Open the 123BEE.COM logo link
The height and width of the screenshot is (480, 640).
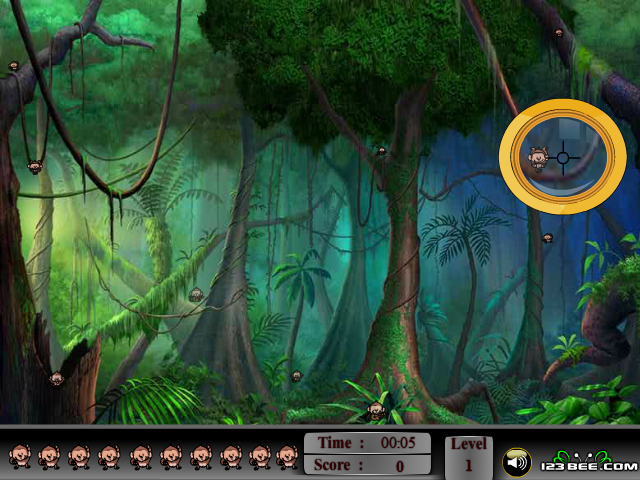tap(590, 463)
